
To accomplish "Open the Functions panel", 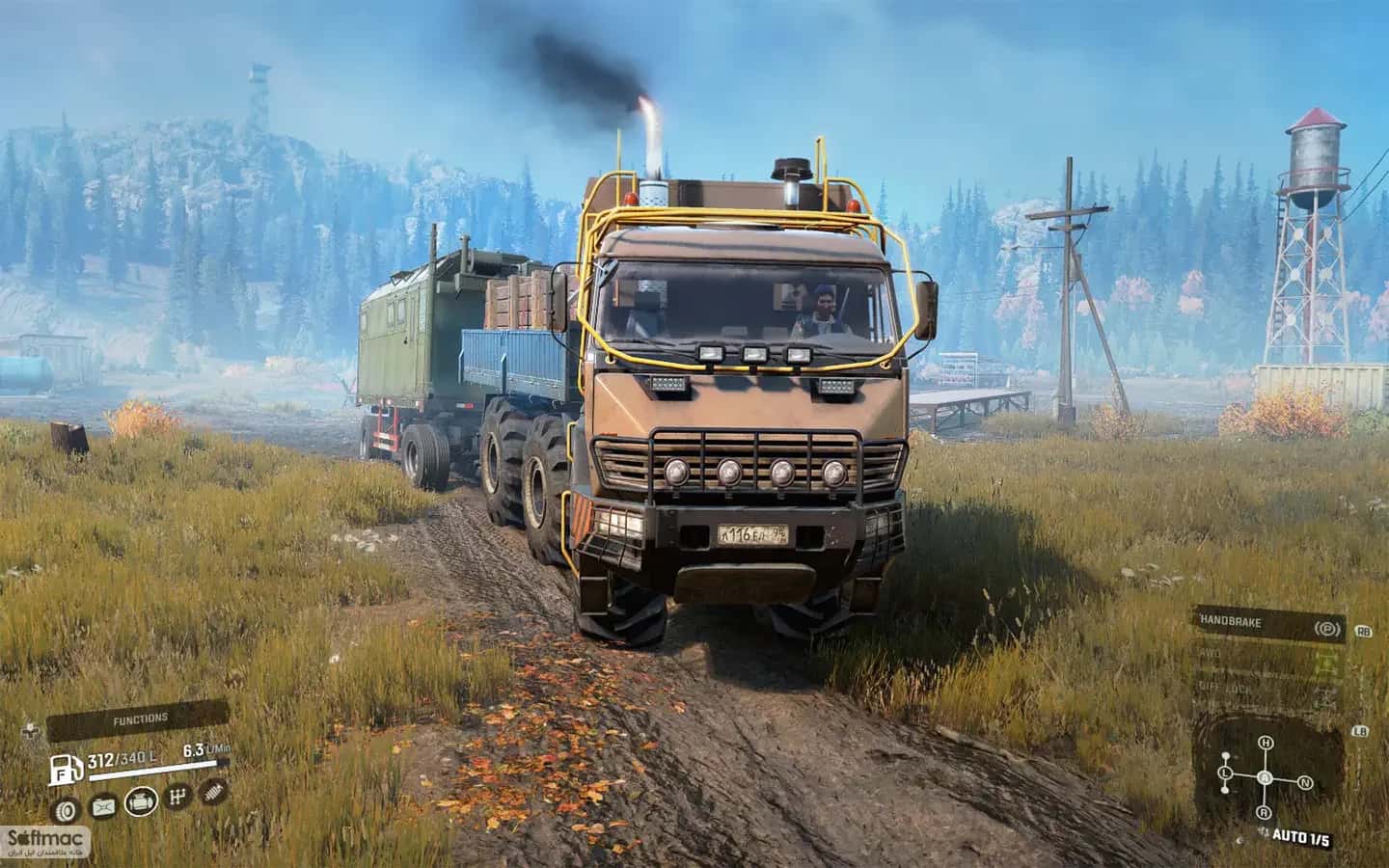I will point(140,719).
